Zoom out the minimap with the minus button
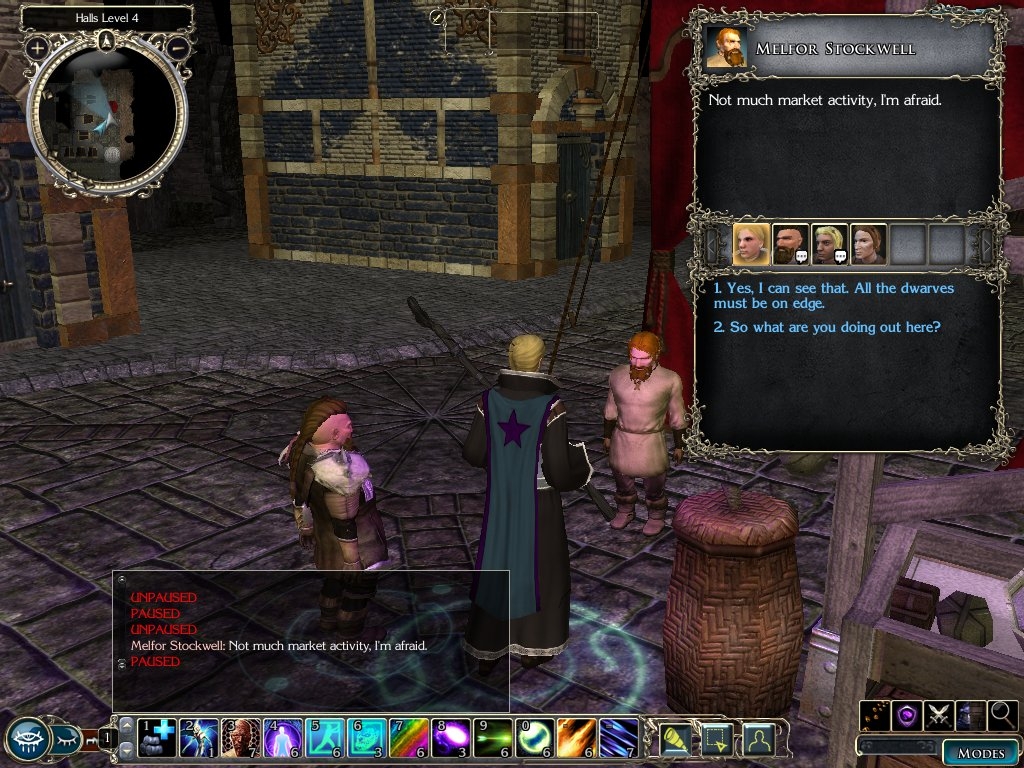1024x768 pixels. [178, 47]
